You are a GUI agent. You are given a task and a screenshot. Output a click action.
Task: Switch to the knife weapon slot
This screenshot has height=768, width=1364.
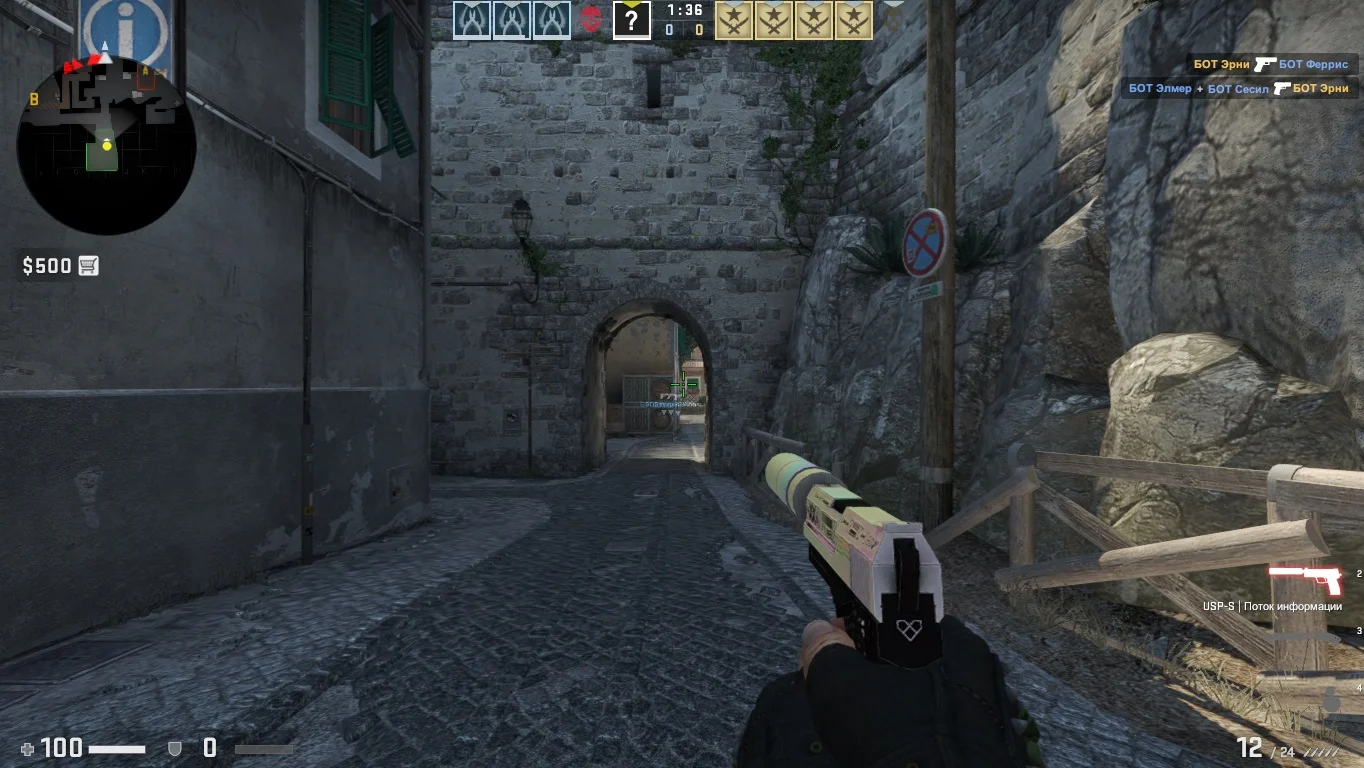click(x=1303, y=636)
